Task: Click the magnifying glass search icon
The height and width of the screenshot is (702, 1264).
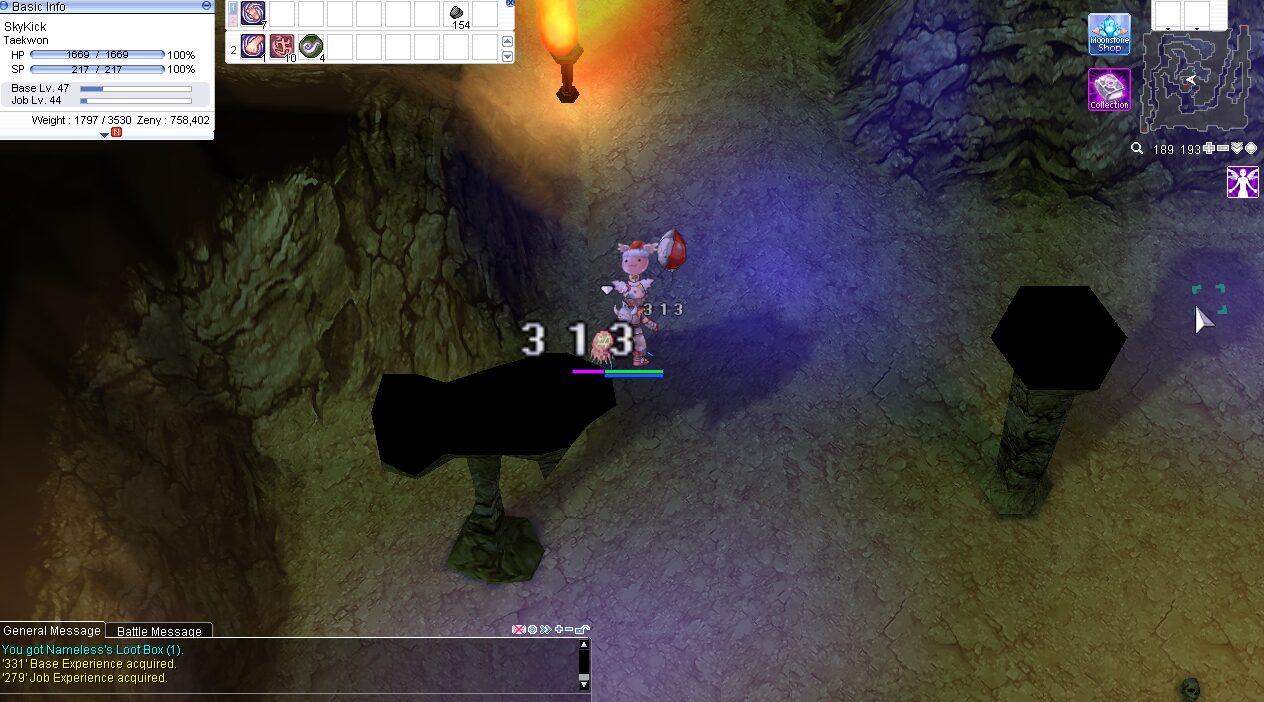Action: [1137, 149]
